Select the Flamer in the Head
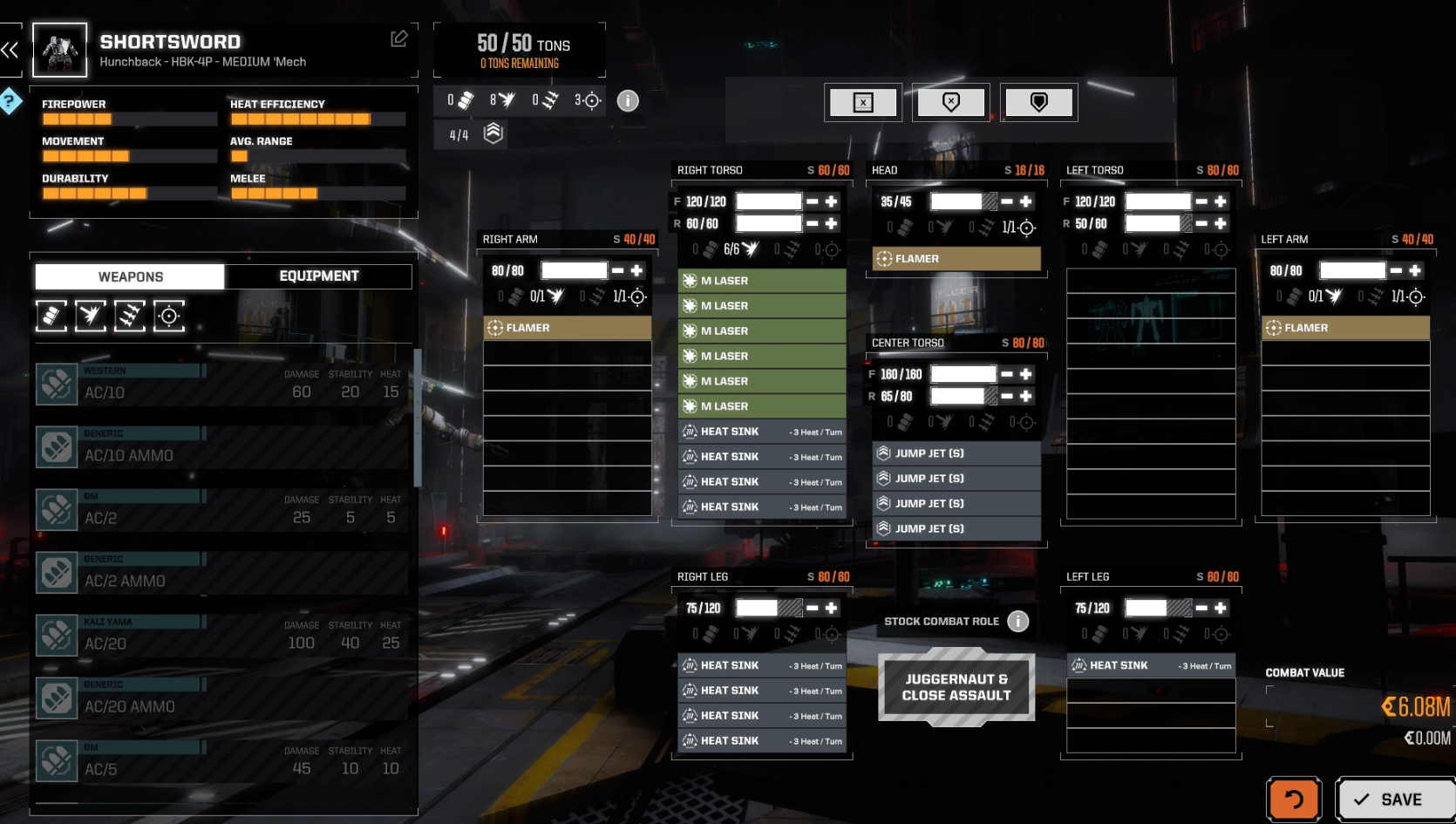The height and width of the screenshot is (824, 1456). [x=956, y=259]
